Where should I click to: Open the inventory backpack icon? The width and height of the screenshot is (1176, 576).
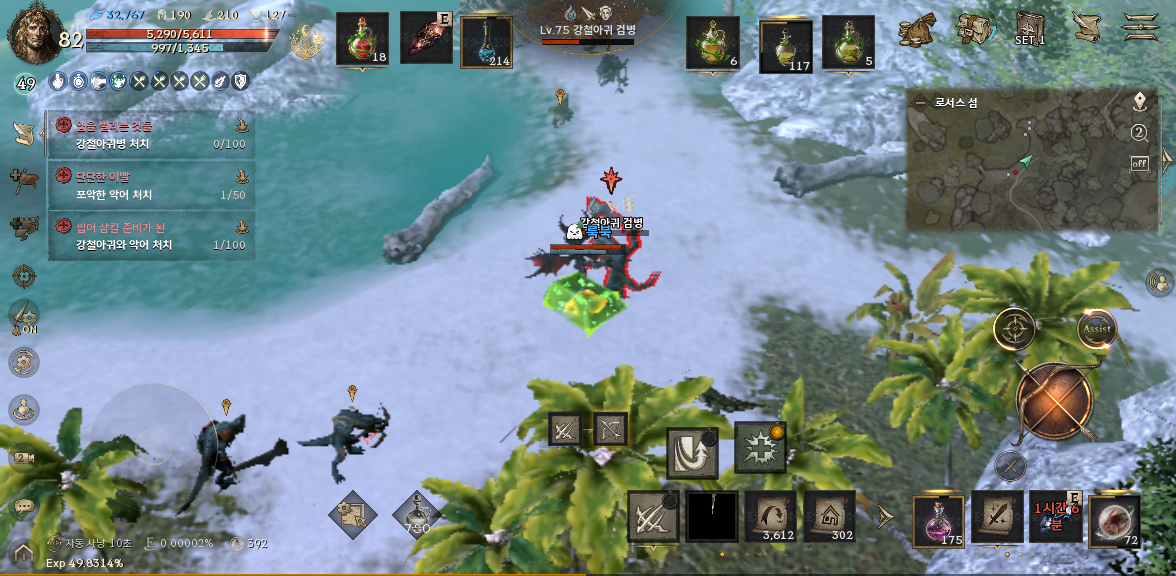[973, 29]
